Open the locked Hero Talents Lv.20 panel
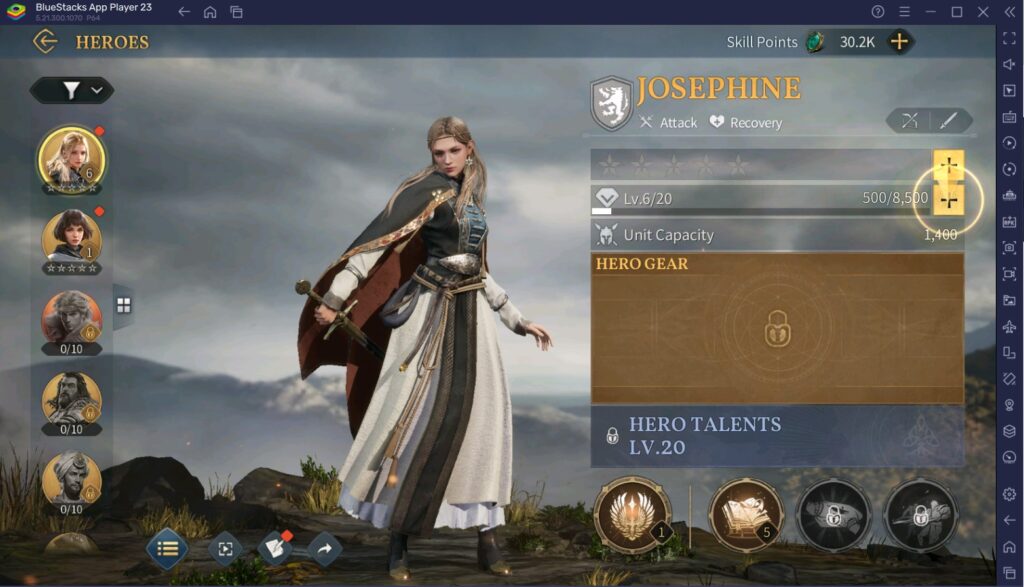This screenshot has width=1024, height=587. (777, 435)
